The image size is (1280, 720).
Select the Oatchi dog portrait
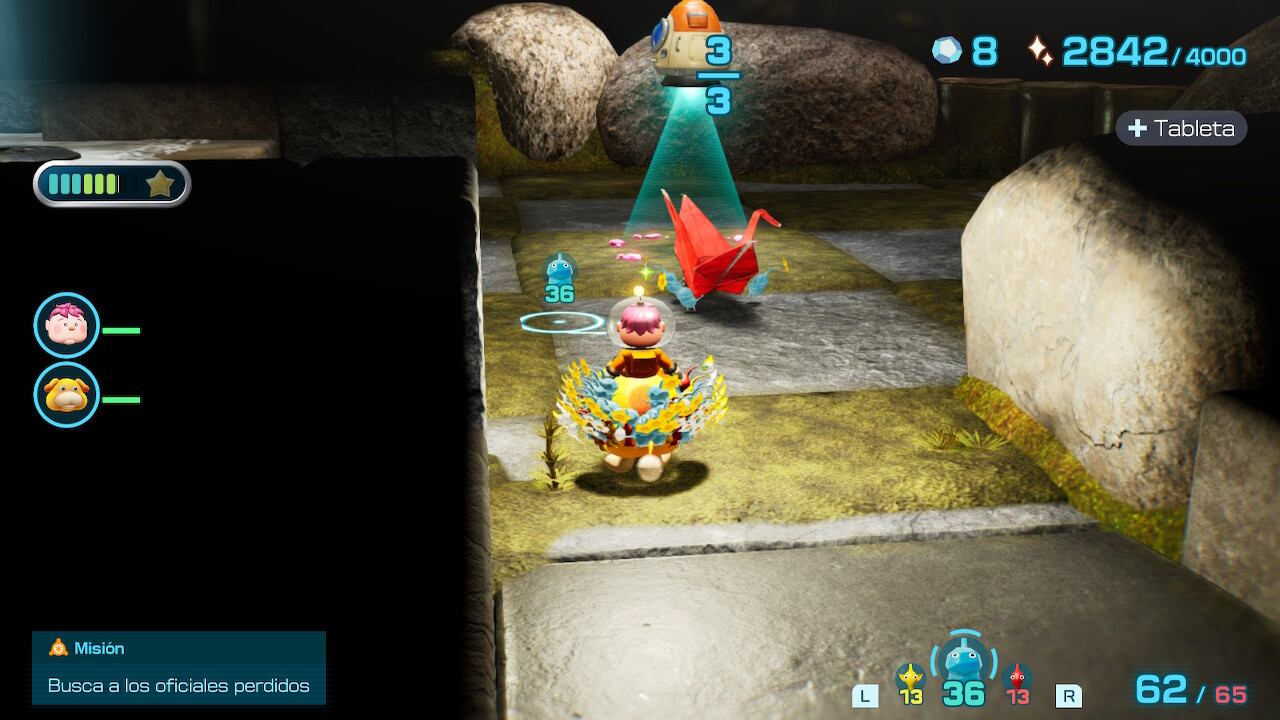click(67, 395)
